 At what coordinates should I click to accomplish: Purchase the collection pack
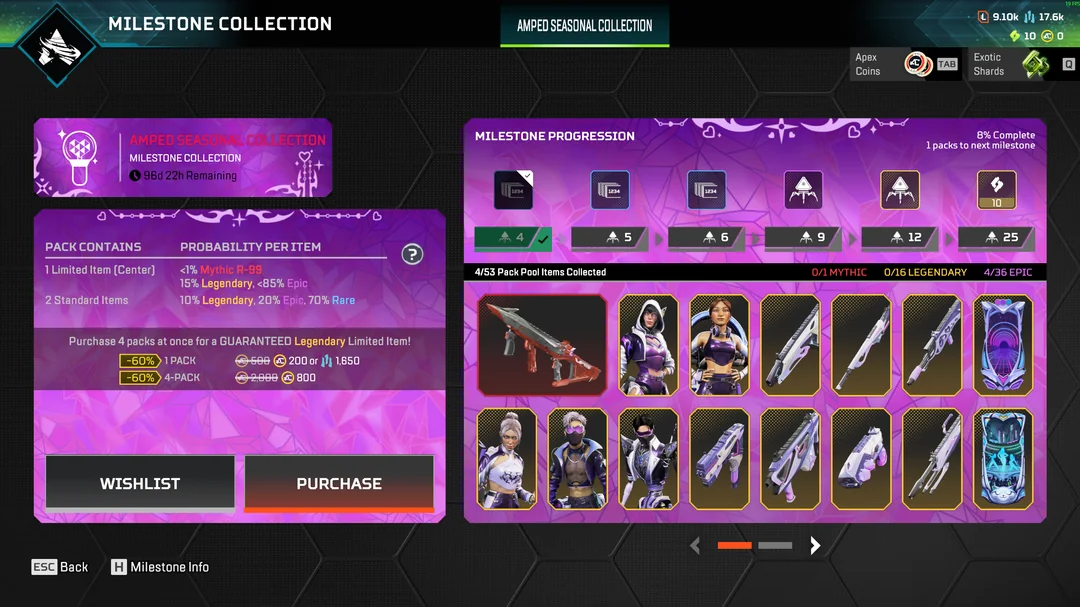tap(339, 483)
